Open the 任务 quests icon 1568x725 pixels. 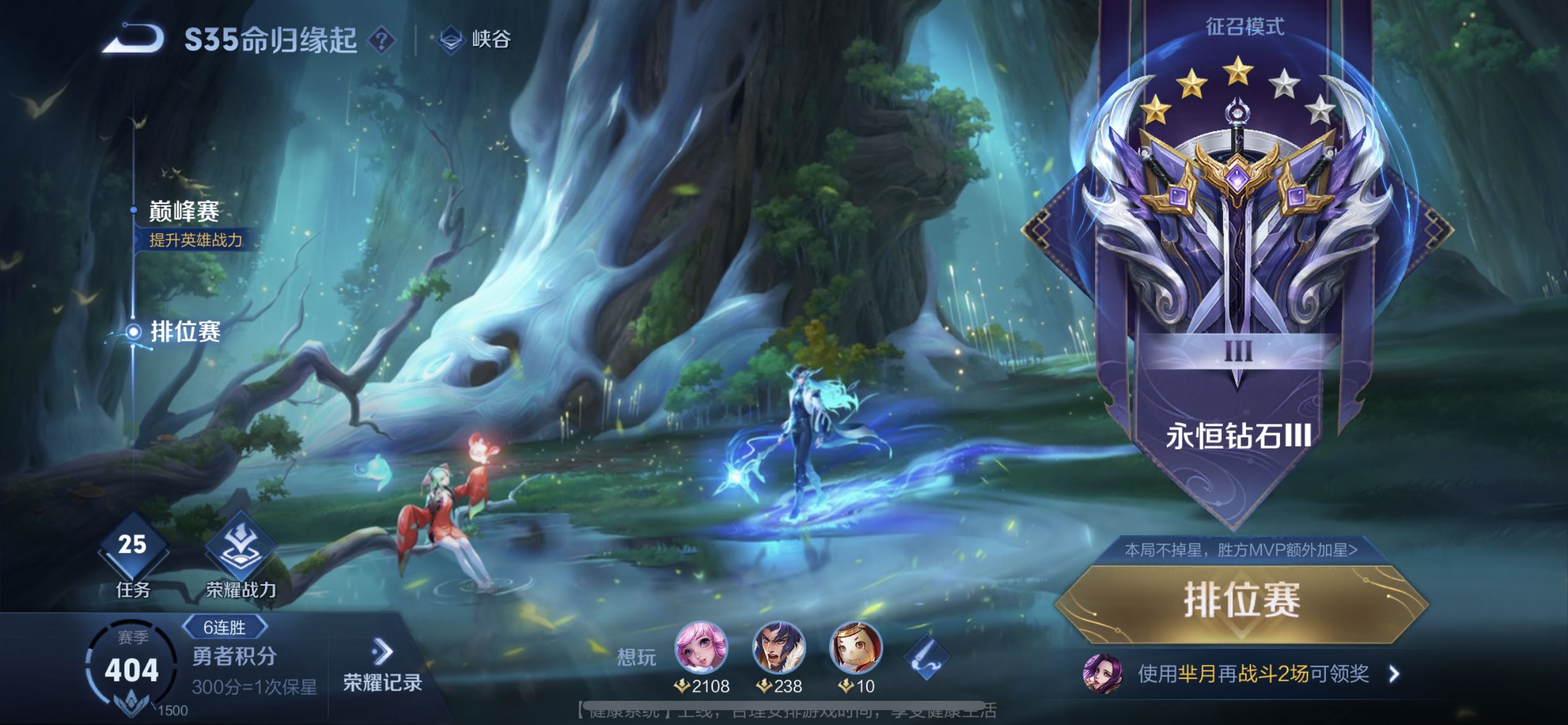click(x=133, y=555)
